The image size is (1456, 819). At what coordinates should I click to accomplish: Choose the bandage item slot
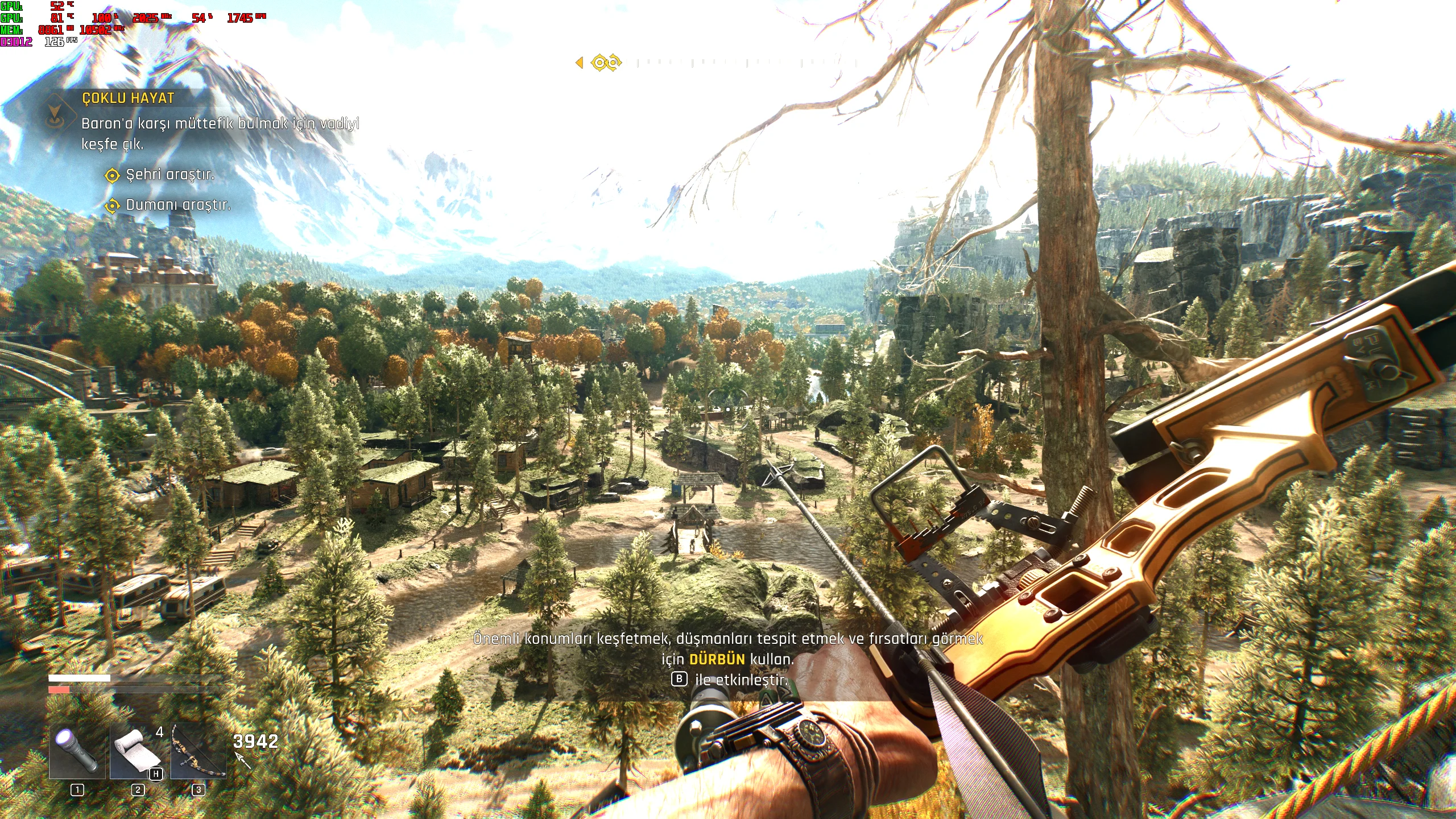138,751
